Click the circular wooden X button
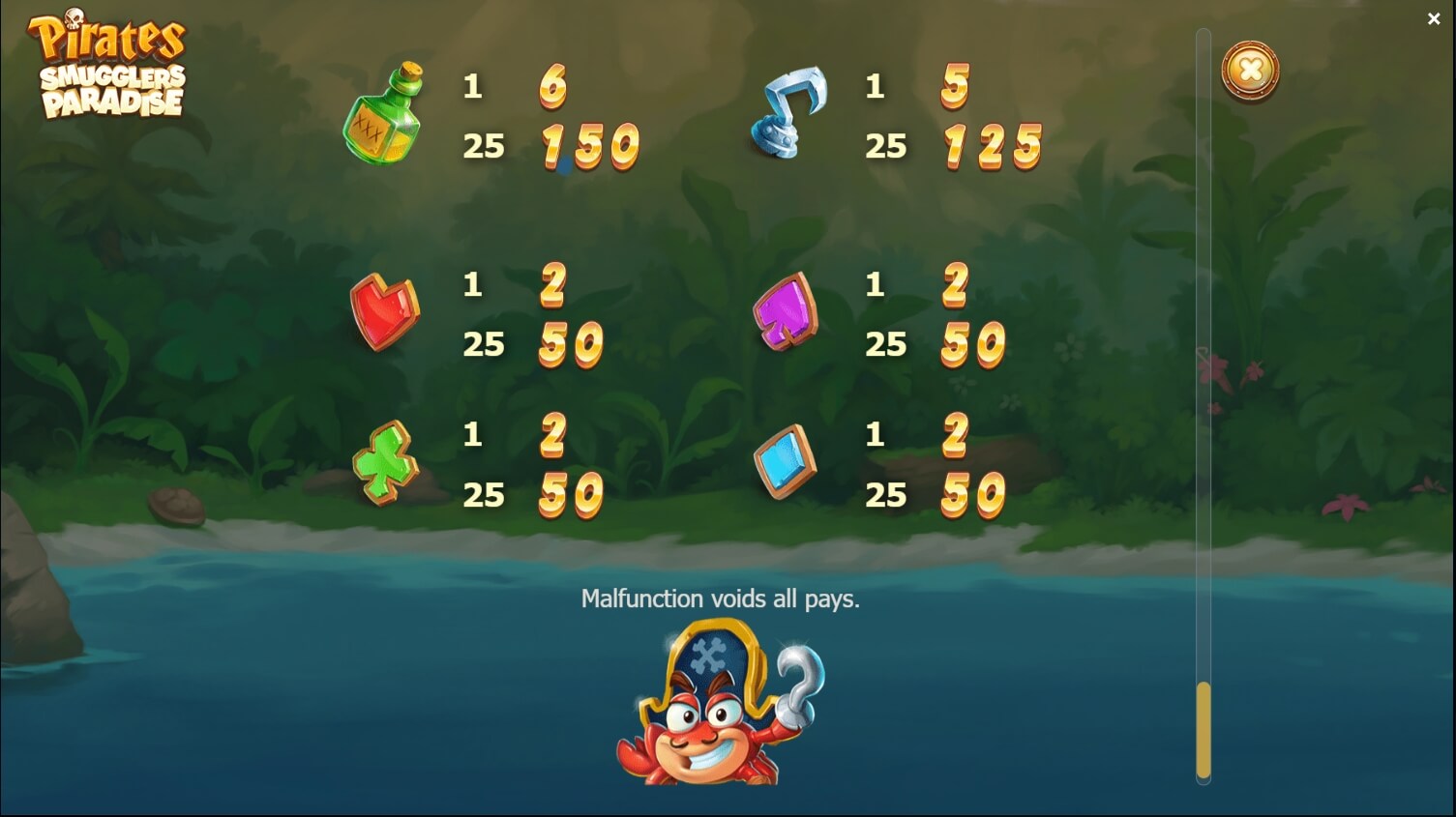Image resolution: width=1456 pixels, height=817 pixels. (1249, 72)
